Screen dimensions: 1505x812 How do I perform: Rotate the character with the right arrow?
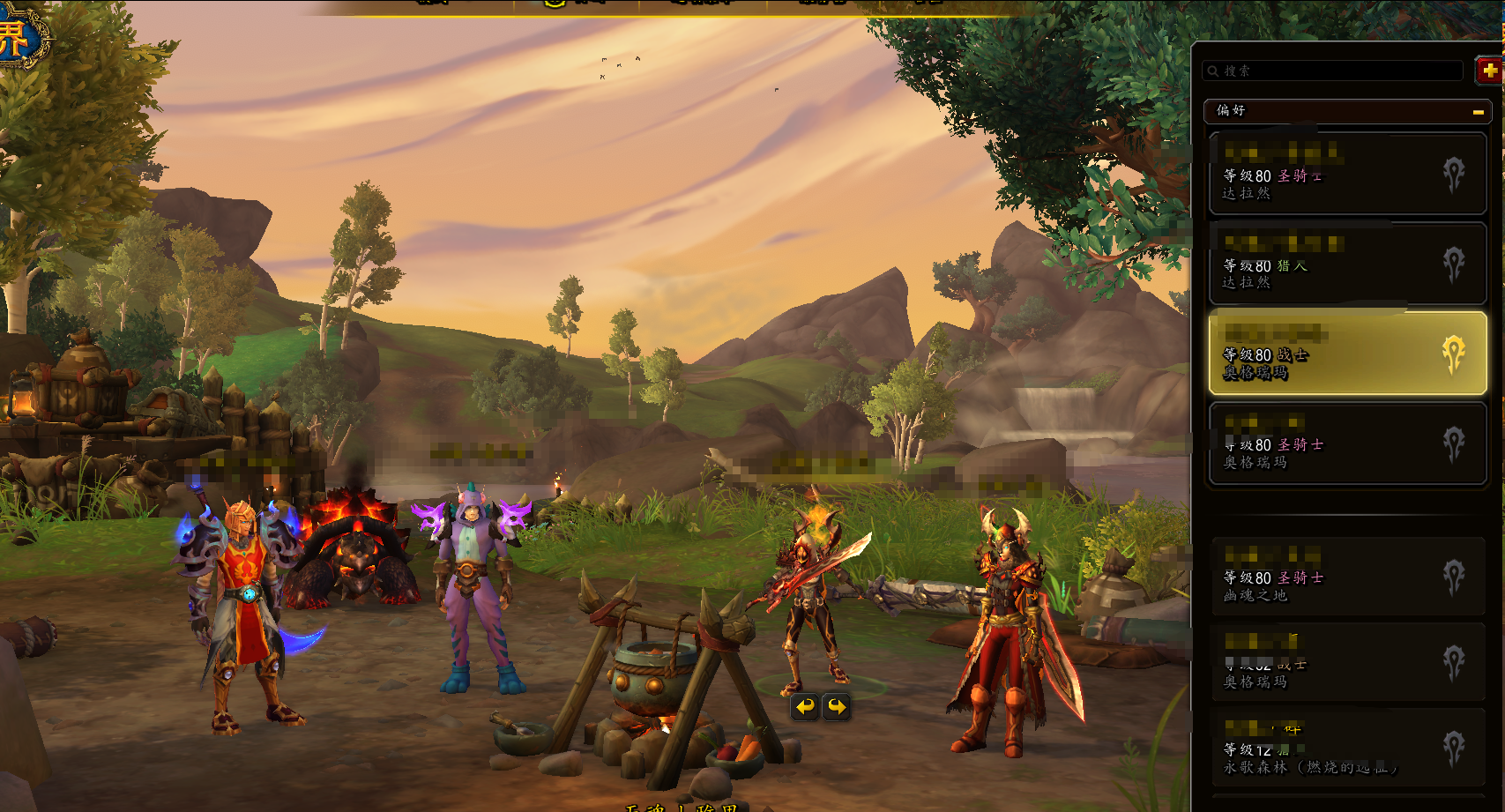[837, 706]
